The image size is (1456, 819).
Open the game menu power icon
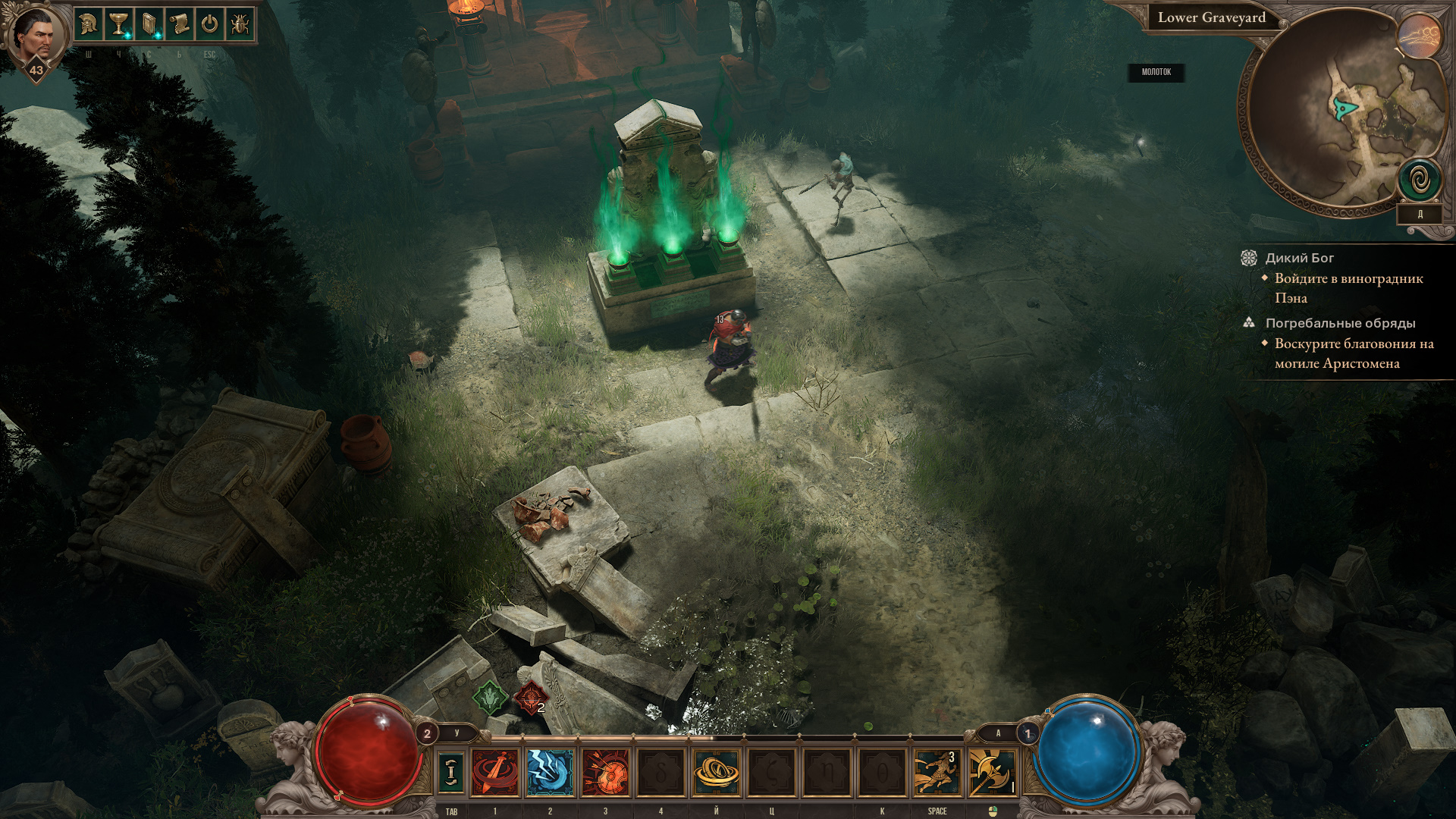tap(210, 25)
